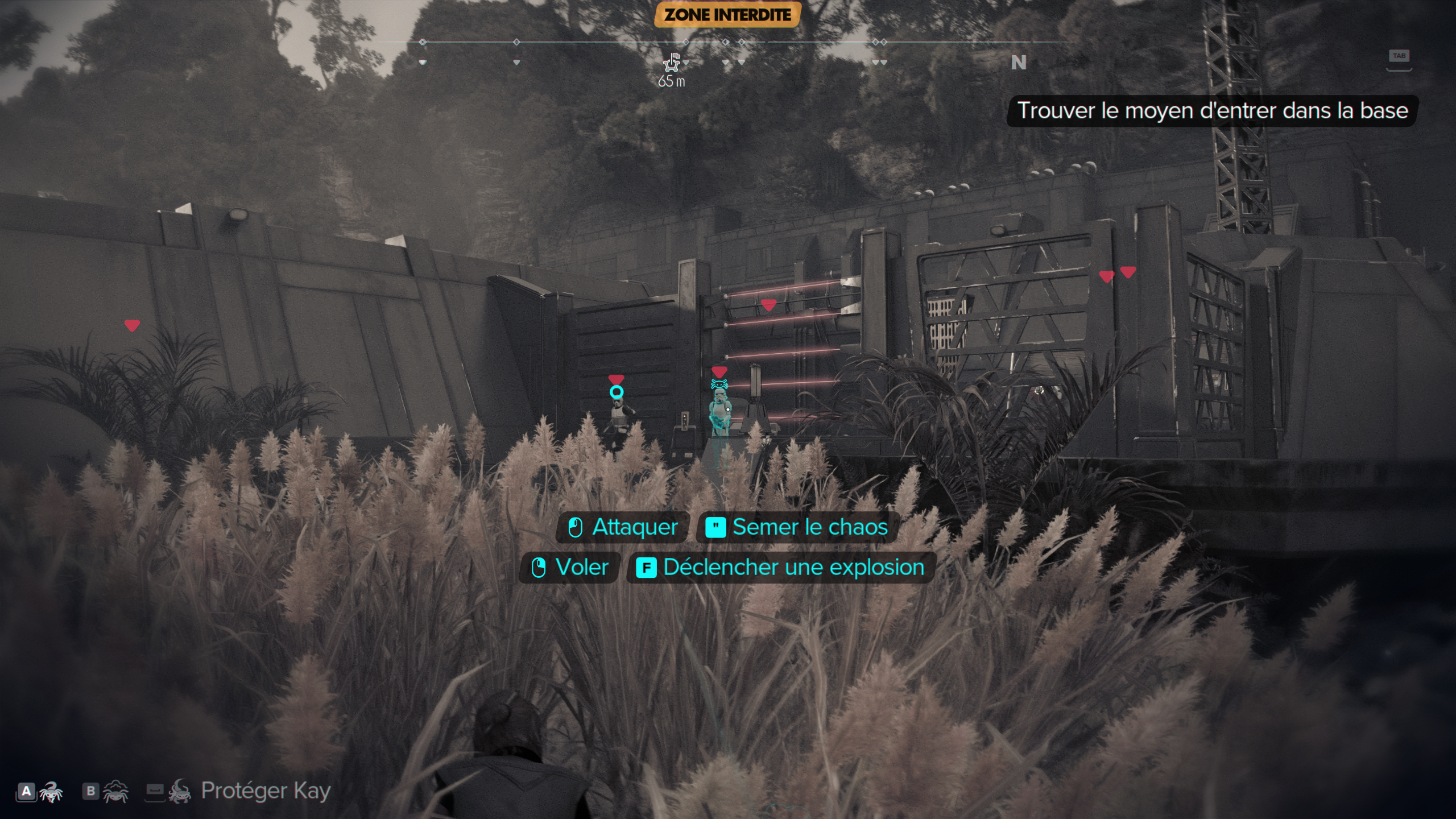
Task: Activate the Déclencher une explosion command
Action: click(x=780, y=567)
